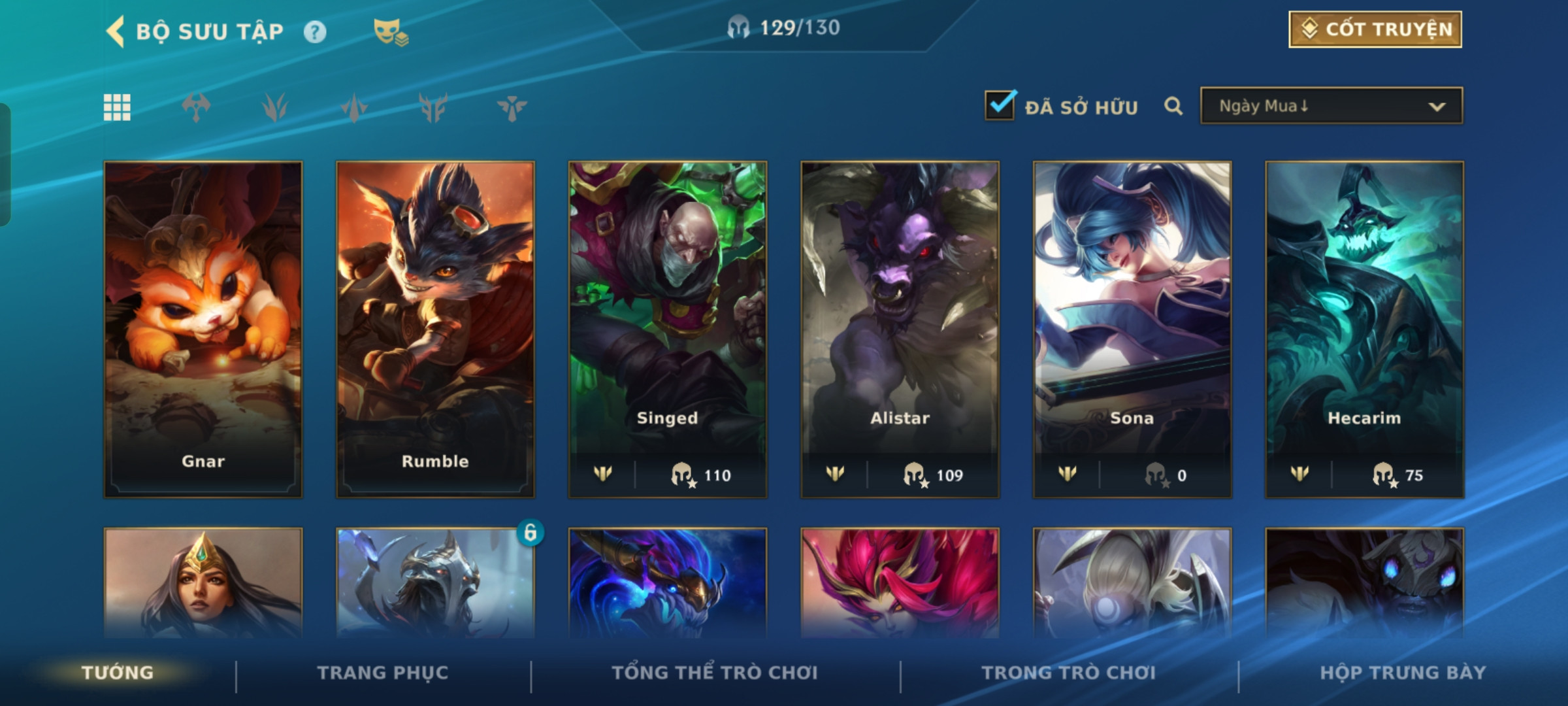Choose the Rumble champion card
The width and height of the screenshot is (1568, 706).
tap(435, 329)
